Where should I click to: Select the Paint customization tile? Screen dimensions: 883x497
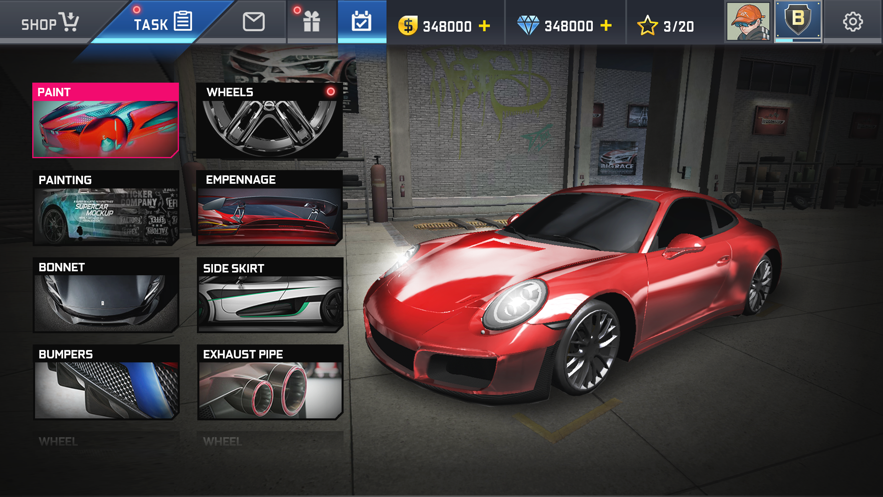point(106,121)
